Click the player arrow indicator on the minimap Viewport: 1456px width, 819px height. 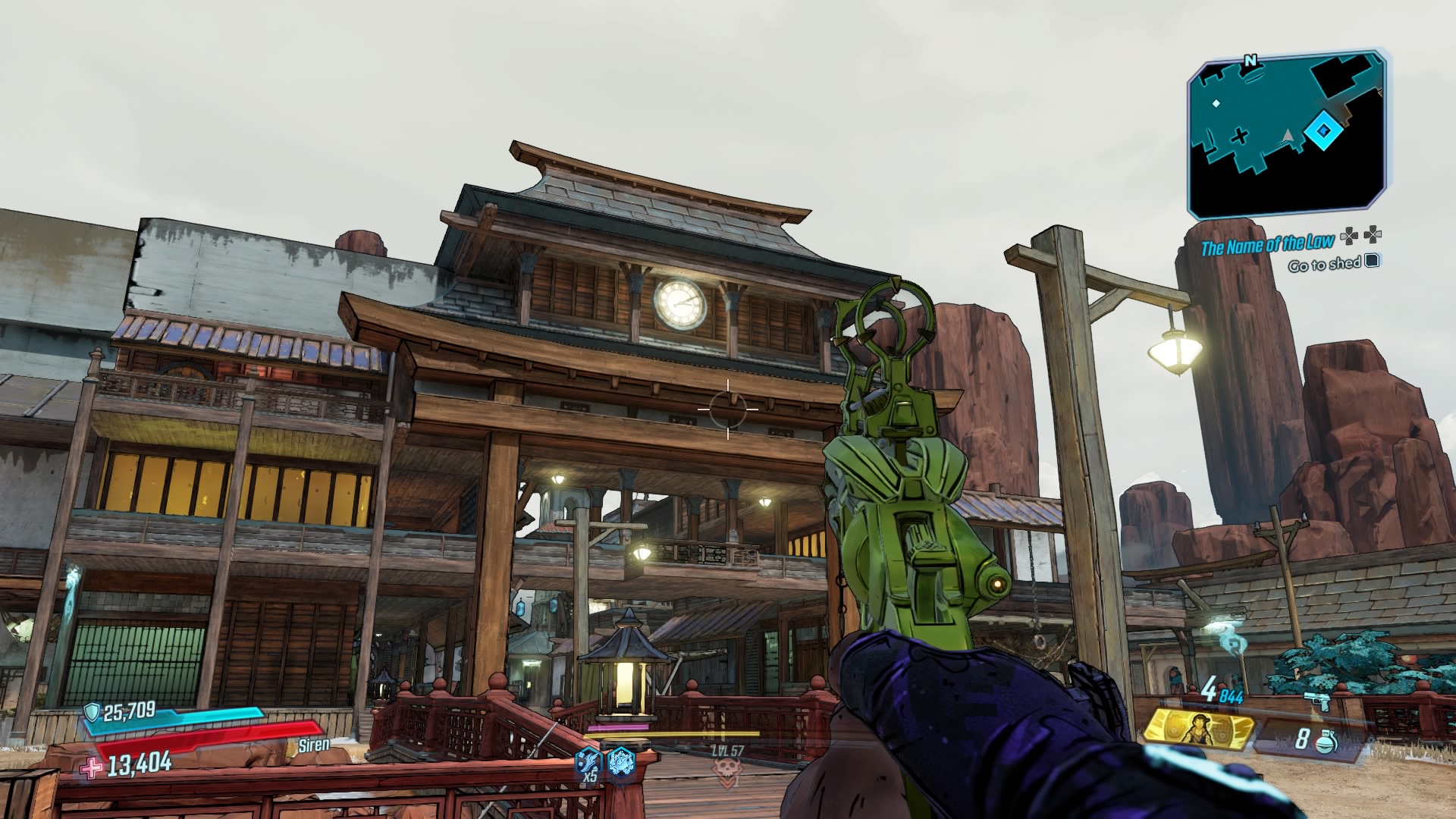(1288, 136)
